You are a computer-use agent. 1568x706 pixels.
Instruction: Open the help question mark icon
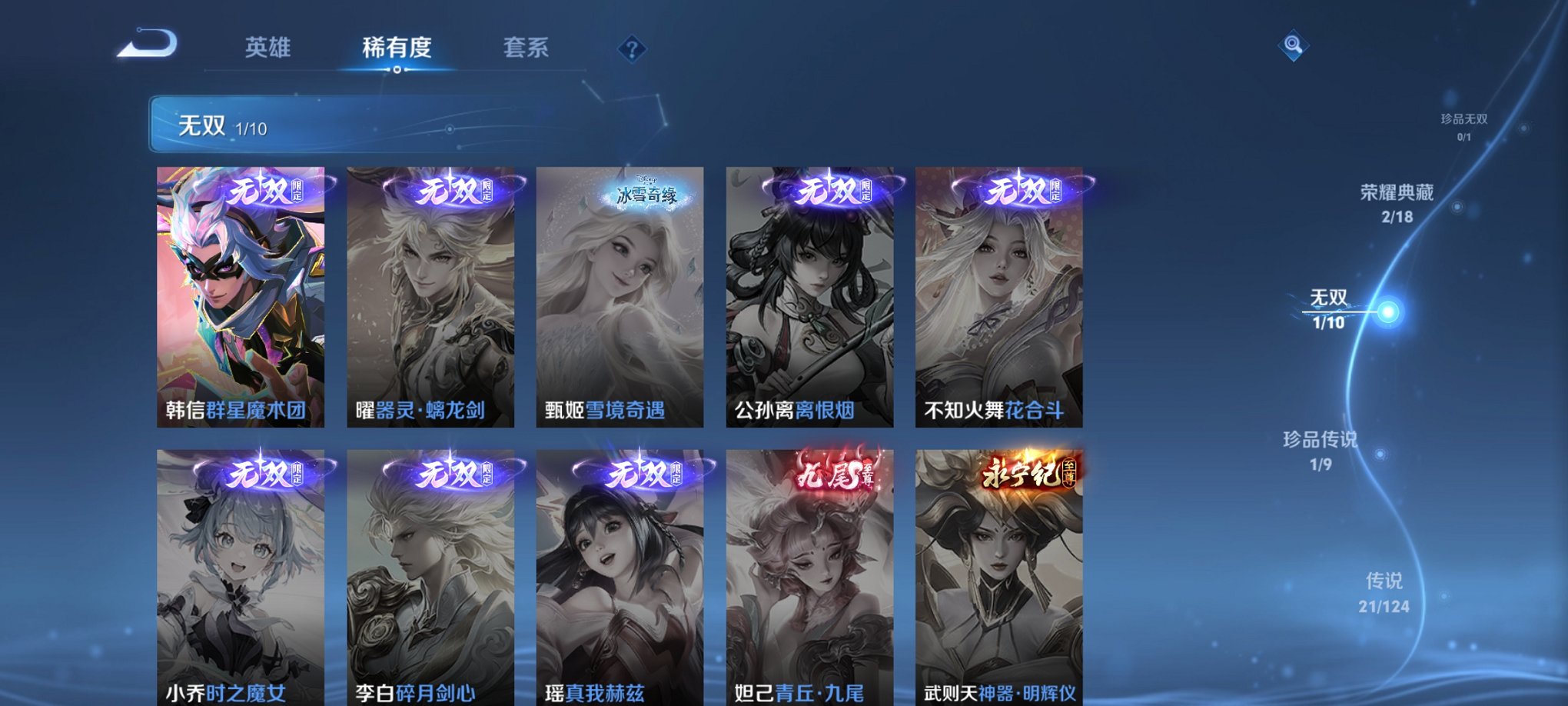click(x=631, y=50)
